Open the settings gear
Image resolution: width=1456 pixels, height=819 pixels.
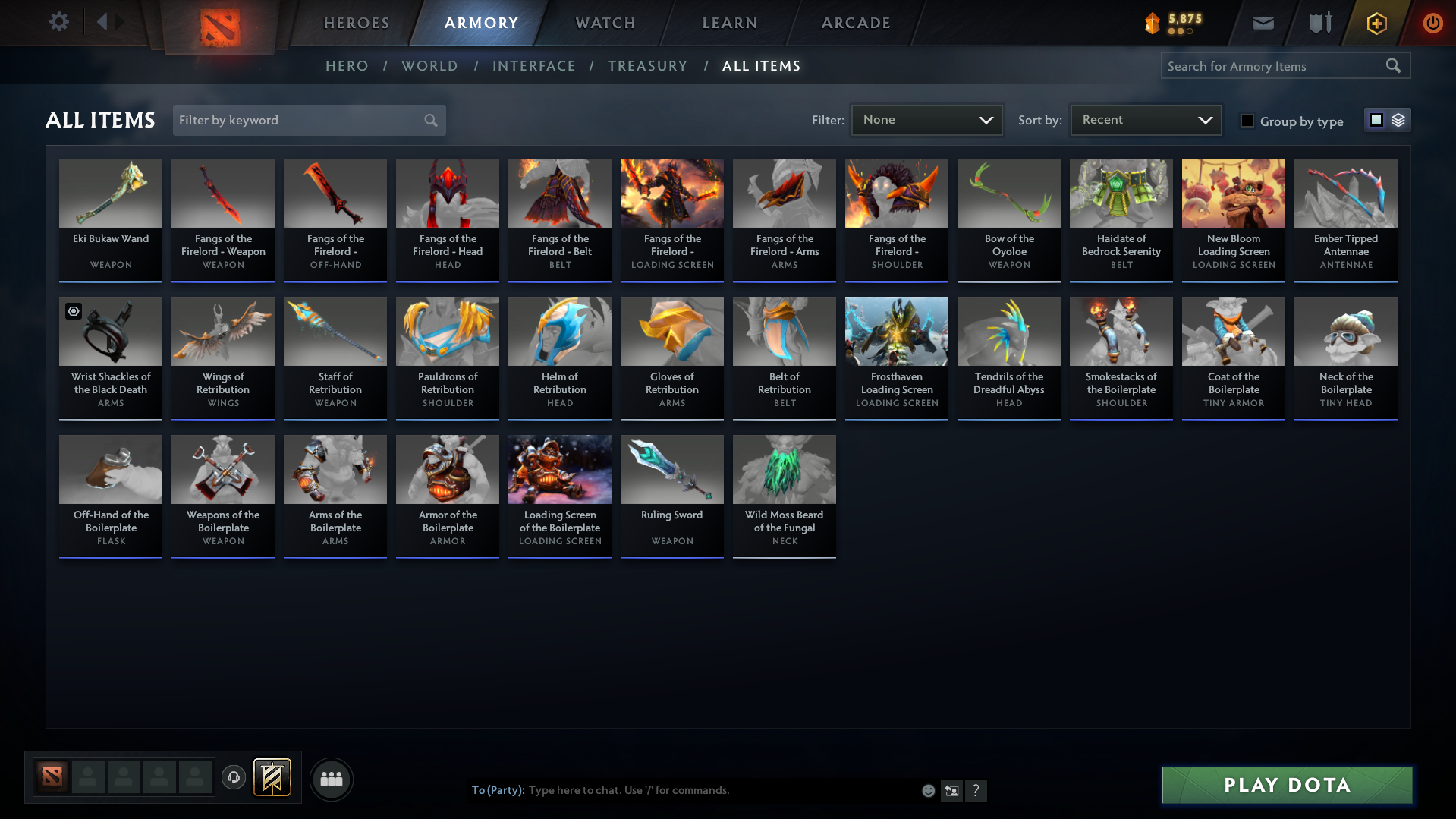coord(58,22)
